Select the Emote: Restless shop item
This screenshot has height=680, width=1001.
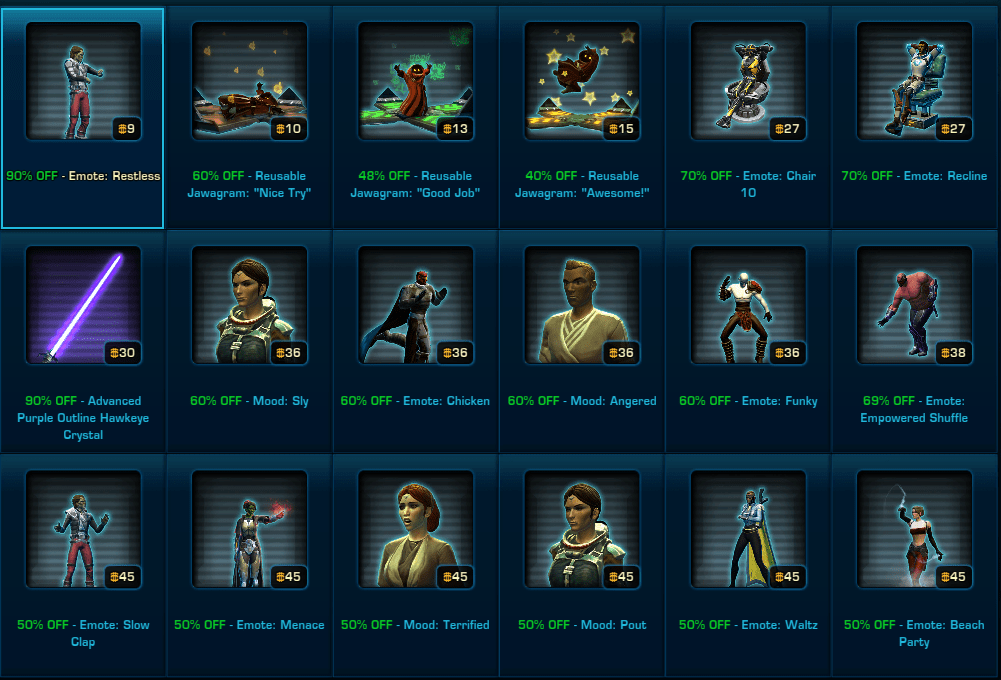click(83, 81)
